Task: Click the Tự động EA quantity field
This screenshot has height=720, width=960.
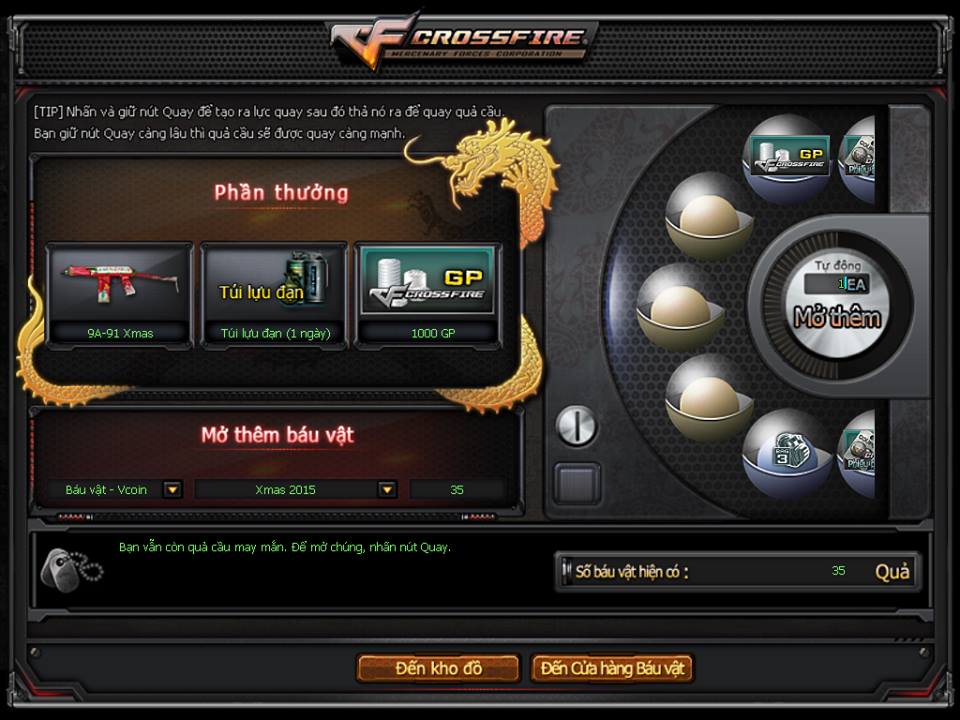Action: pos(837,284)
